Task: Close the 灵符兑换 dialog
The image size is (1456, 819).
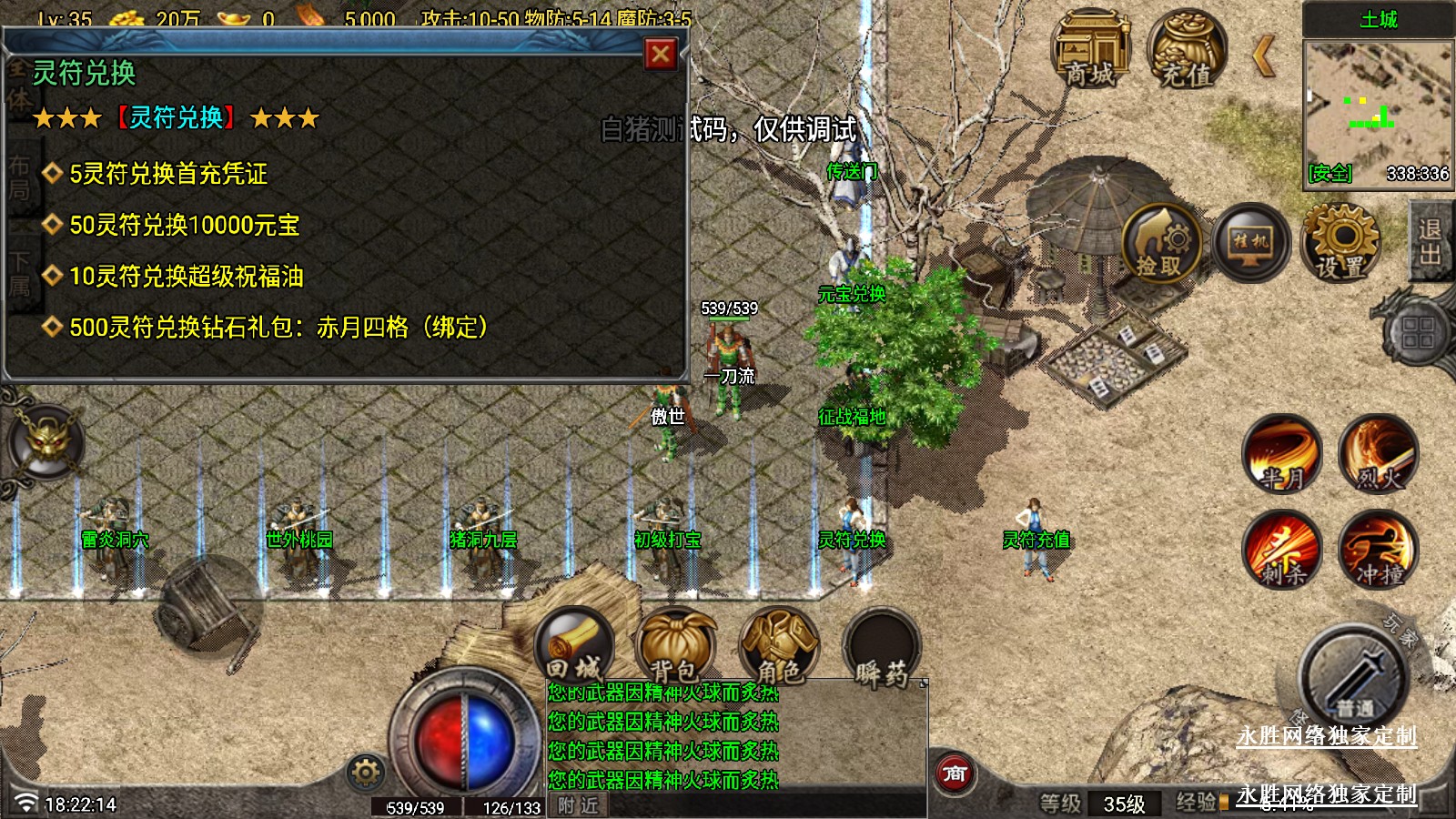Action: tap(661, 55)
